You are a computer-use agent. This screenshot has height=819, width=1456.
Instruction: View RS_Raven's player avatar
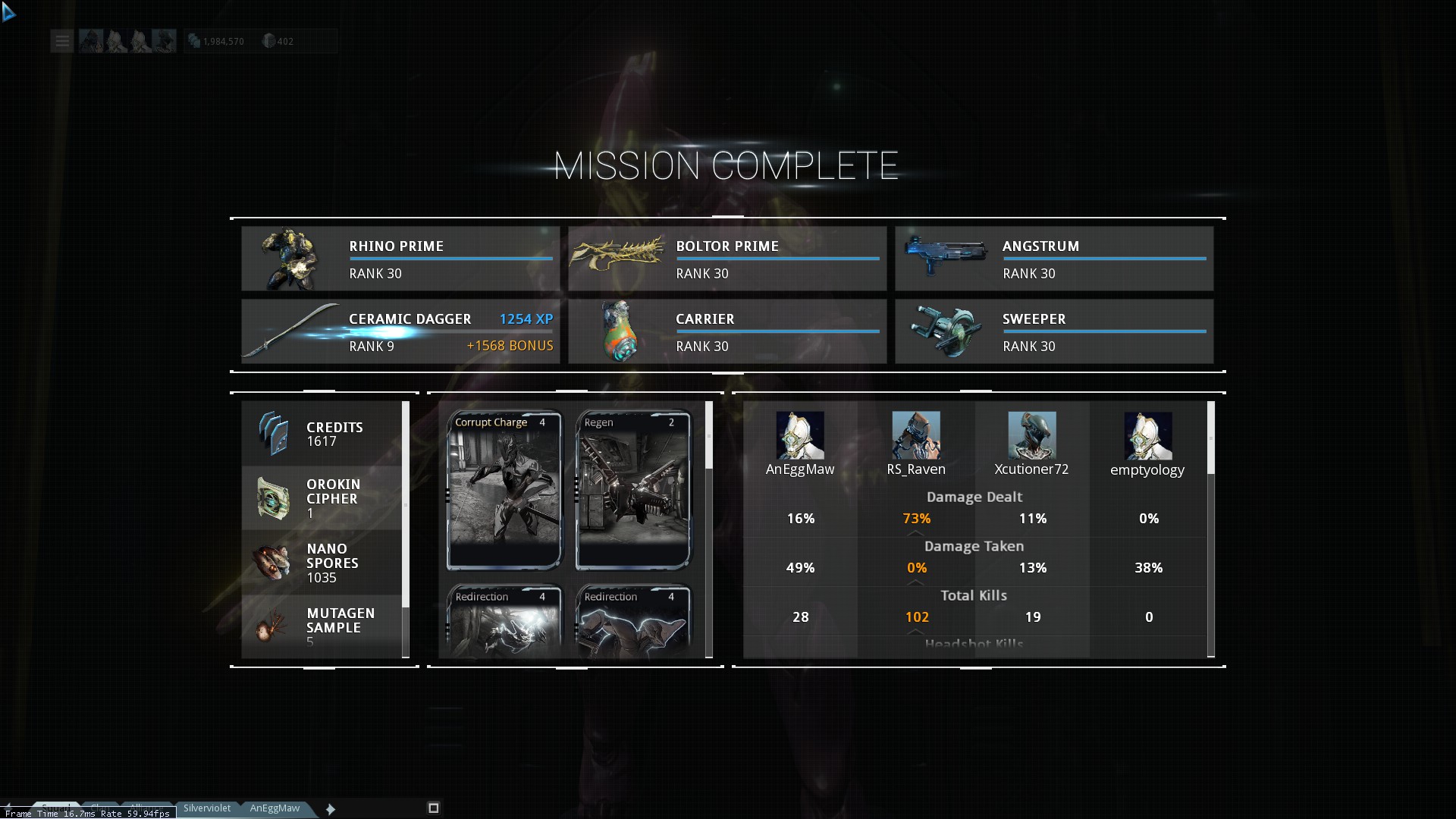[x=916, y=435]
